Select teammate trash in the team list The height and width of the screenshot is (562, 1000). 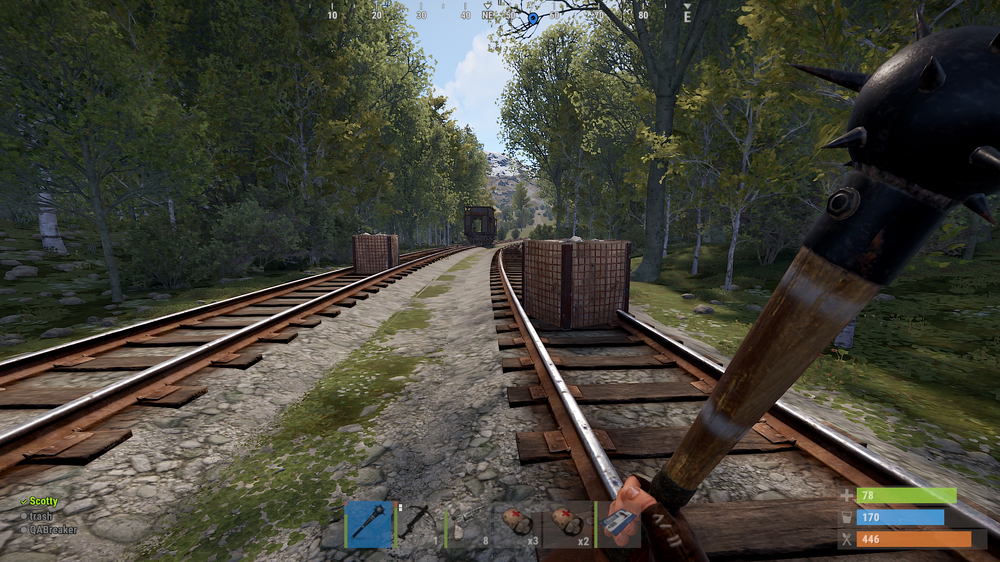tap(40, 516)
